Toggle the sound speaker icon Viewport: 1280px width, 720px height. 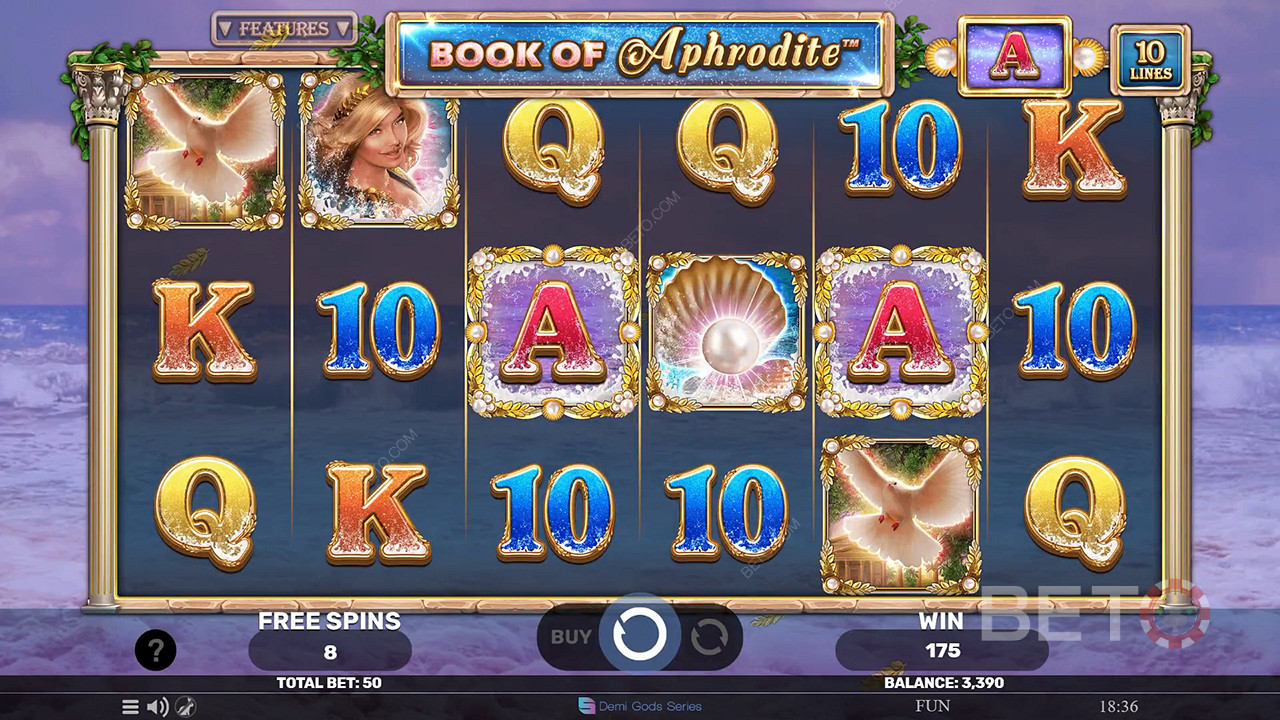point(157,707)
